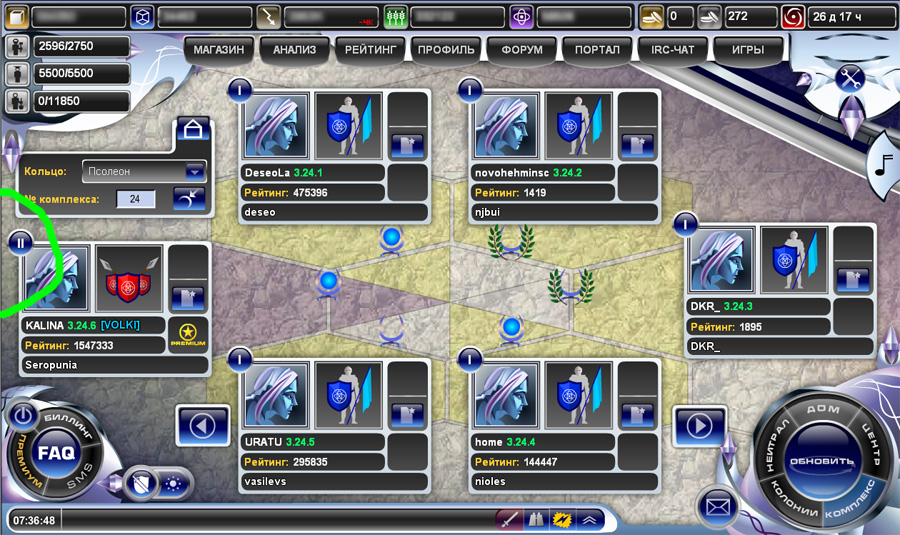Go to the previous complex with left arrow

[x=203, y=426]
